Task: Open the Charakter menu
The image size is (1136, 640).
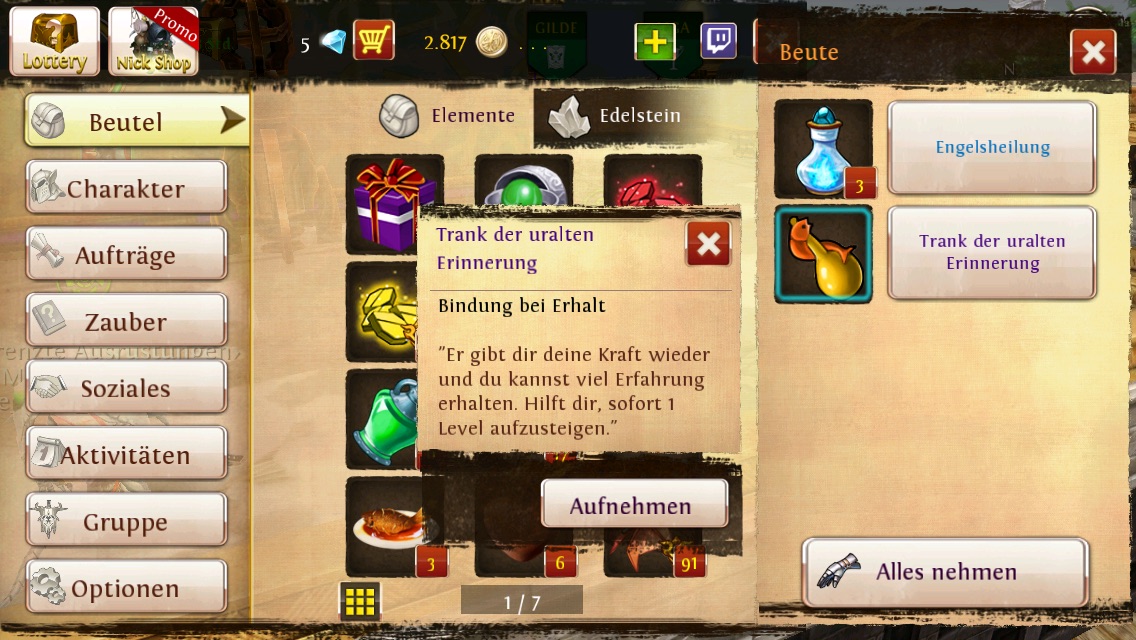Action: (126, 188)
